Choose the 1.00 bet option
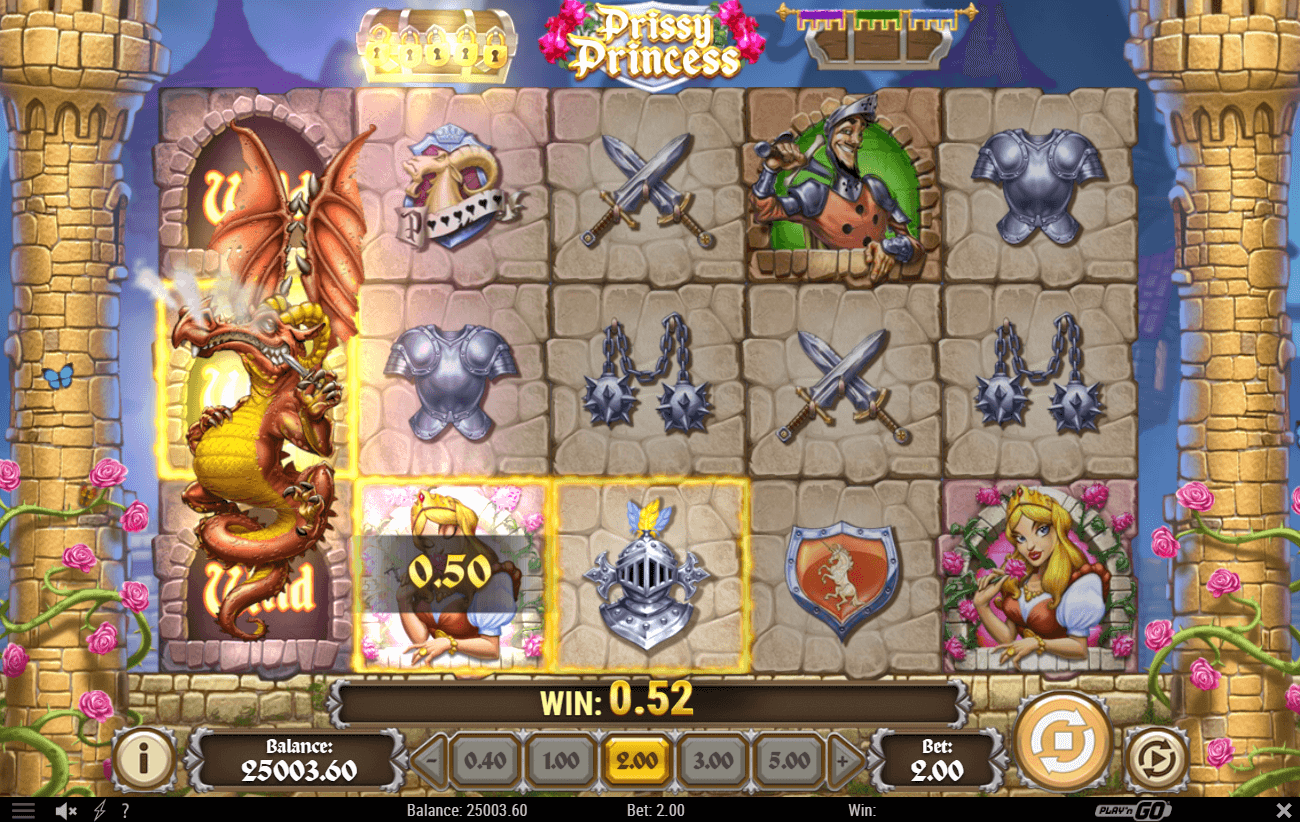The width and height of the screenshot is (1300, 822). [x=561, y=760]
